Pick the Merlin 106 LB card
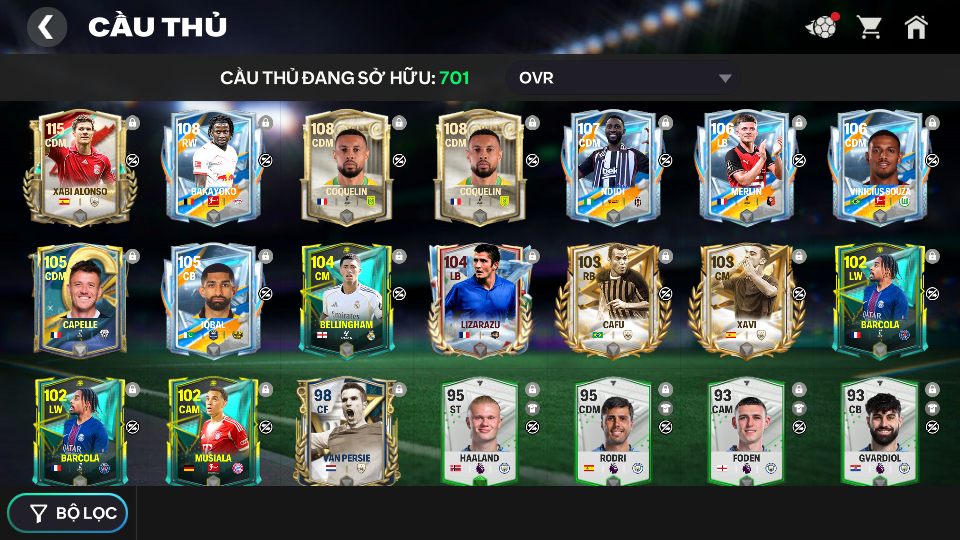The width and height of the screenshot is (960, 540). tap(745, 167)
